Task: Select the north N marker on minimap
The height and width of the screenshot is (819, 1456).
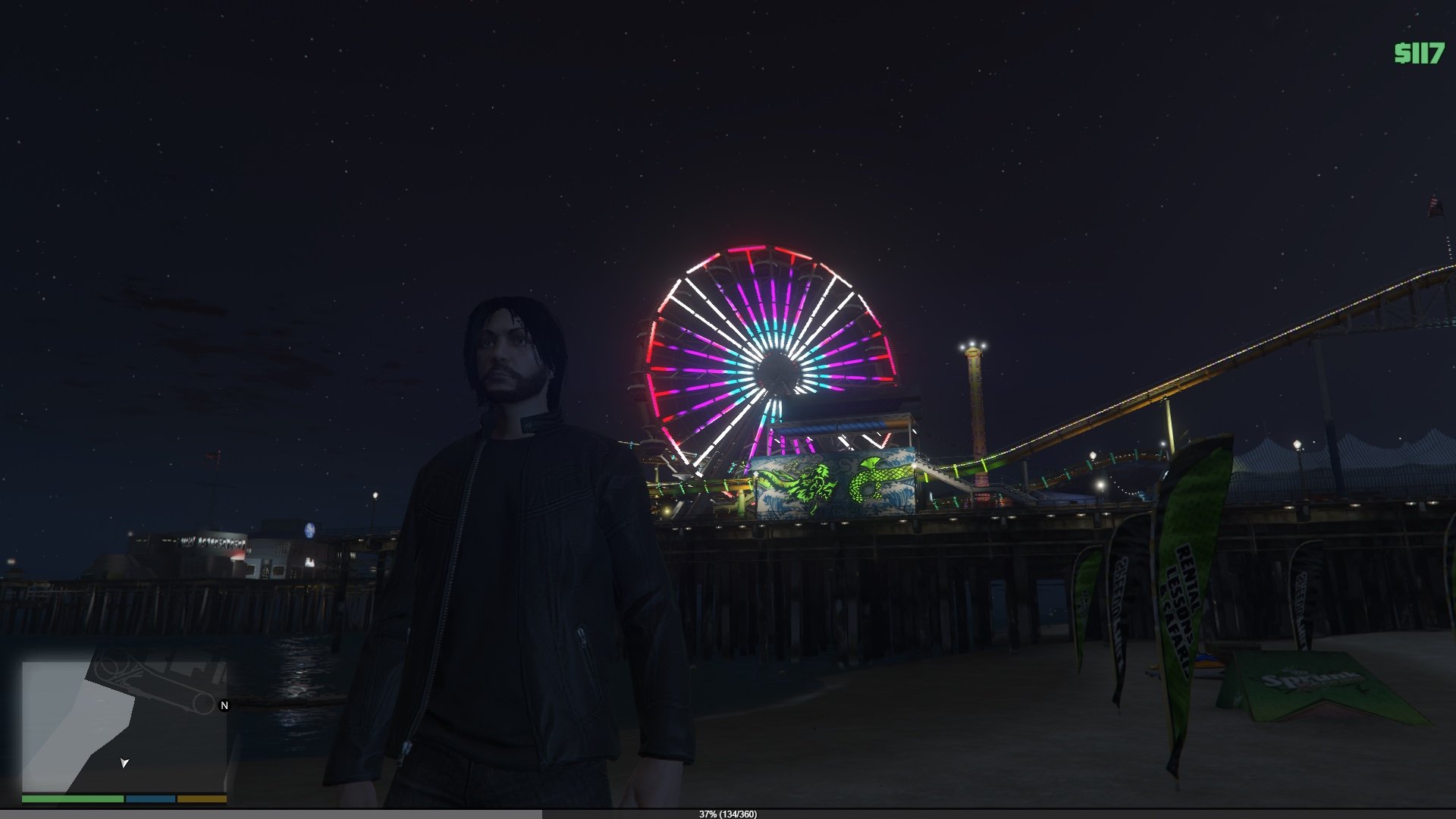Action: click(x=224, y=705)
